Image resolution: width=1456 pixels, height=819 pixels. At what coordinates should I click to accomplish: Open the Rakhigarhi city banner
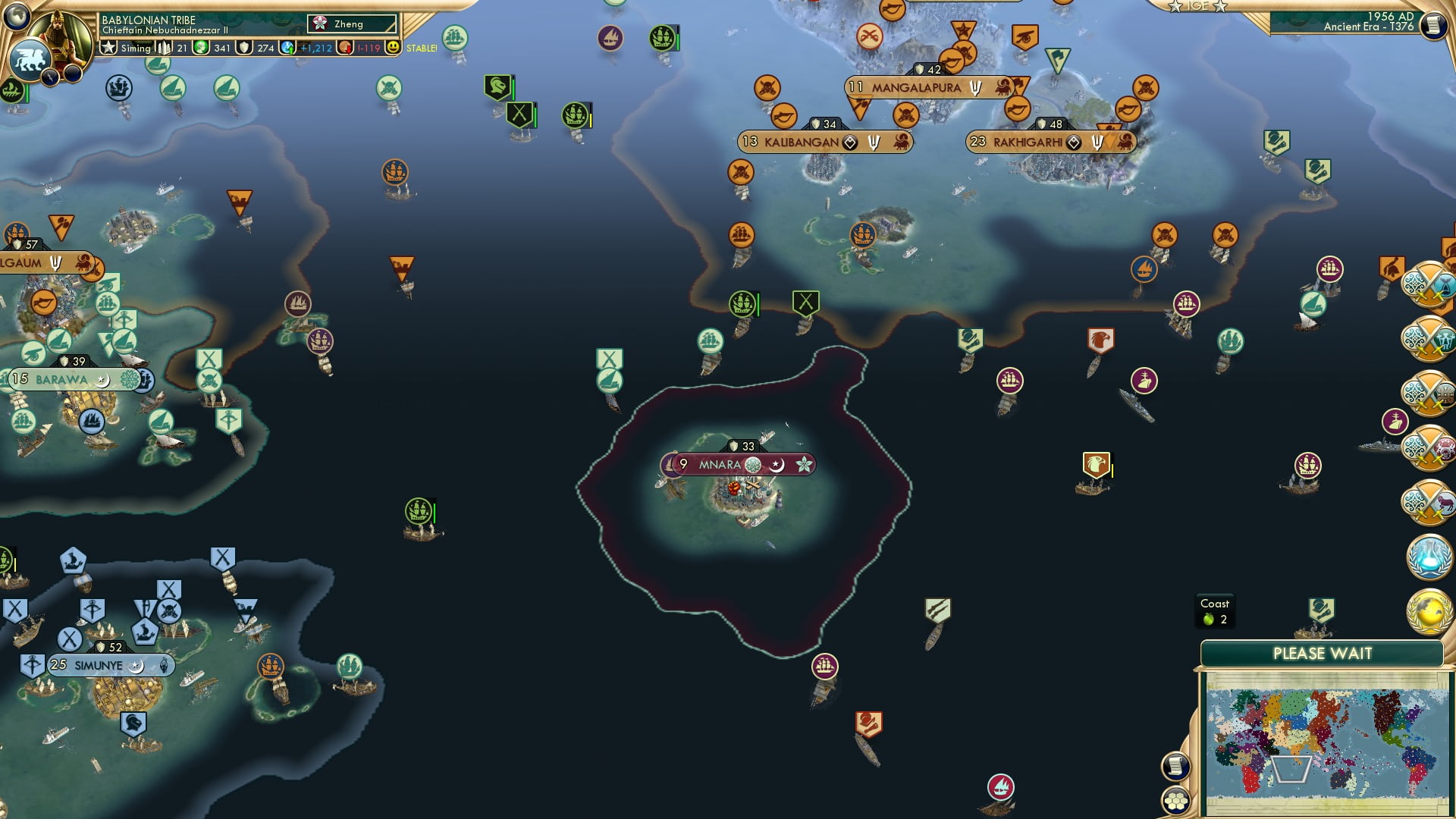[x=1028, y=142]
